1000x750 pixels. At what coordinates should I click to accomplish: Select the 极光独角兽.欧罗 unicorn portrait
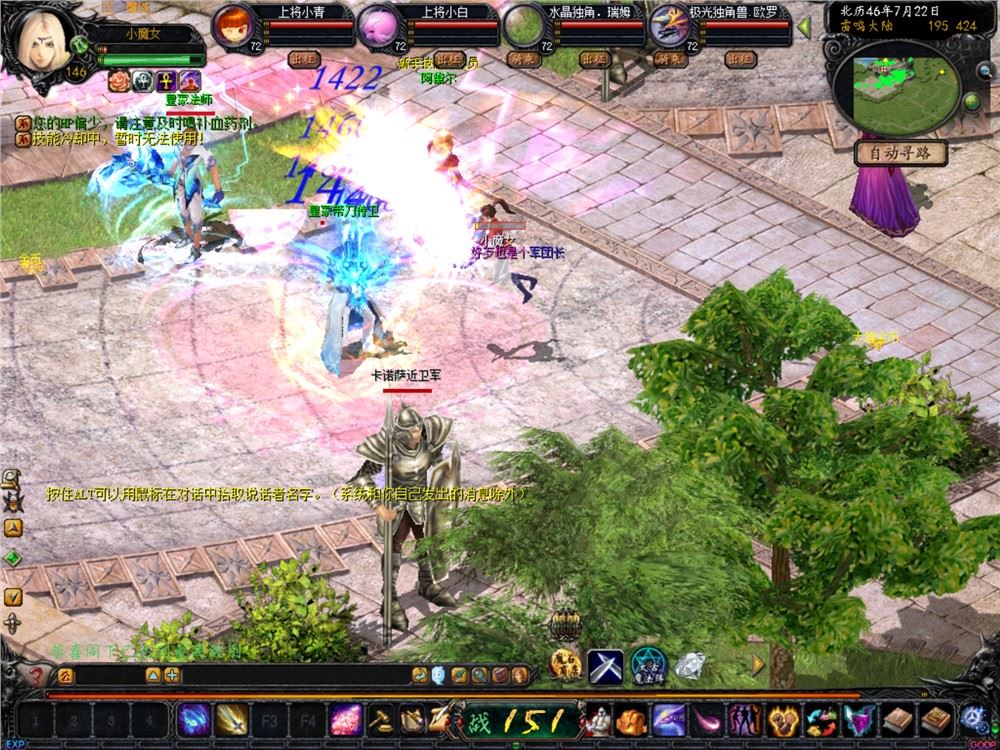(666, 24)
